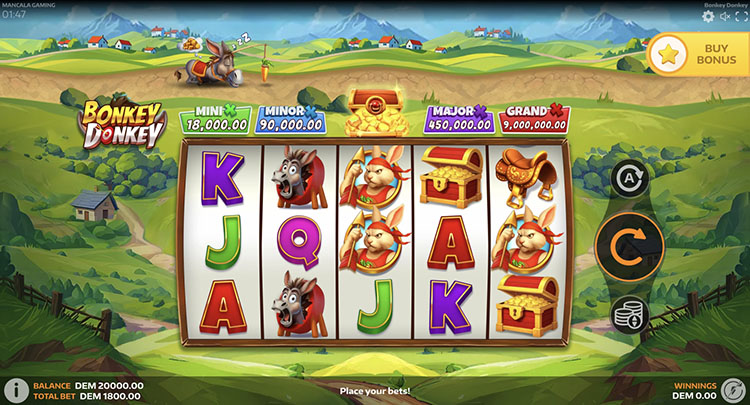Toggle the muted sound speaker icon
This screenshot has height=405, width=750.
(x=725, y=16)
